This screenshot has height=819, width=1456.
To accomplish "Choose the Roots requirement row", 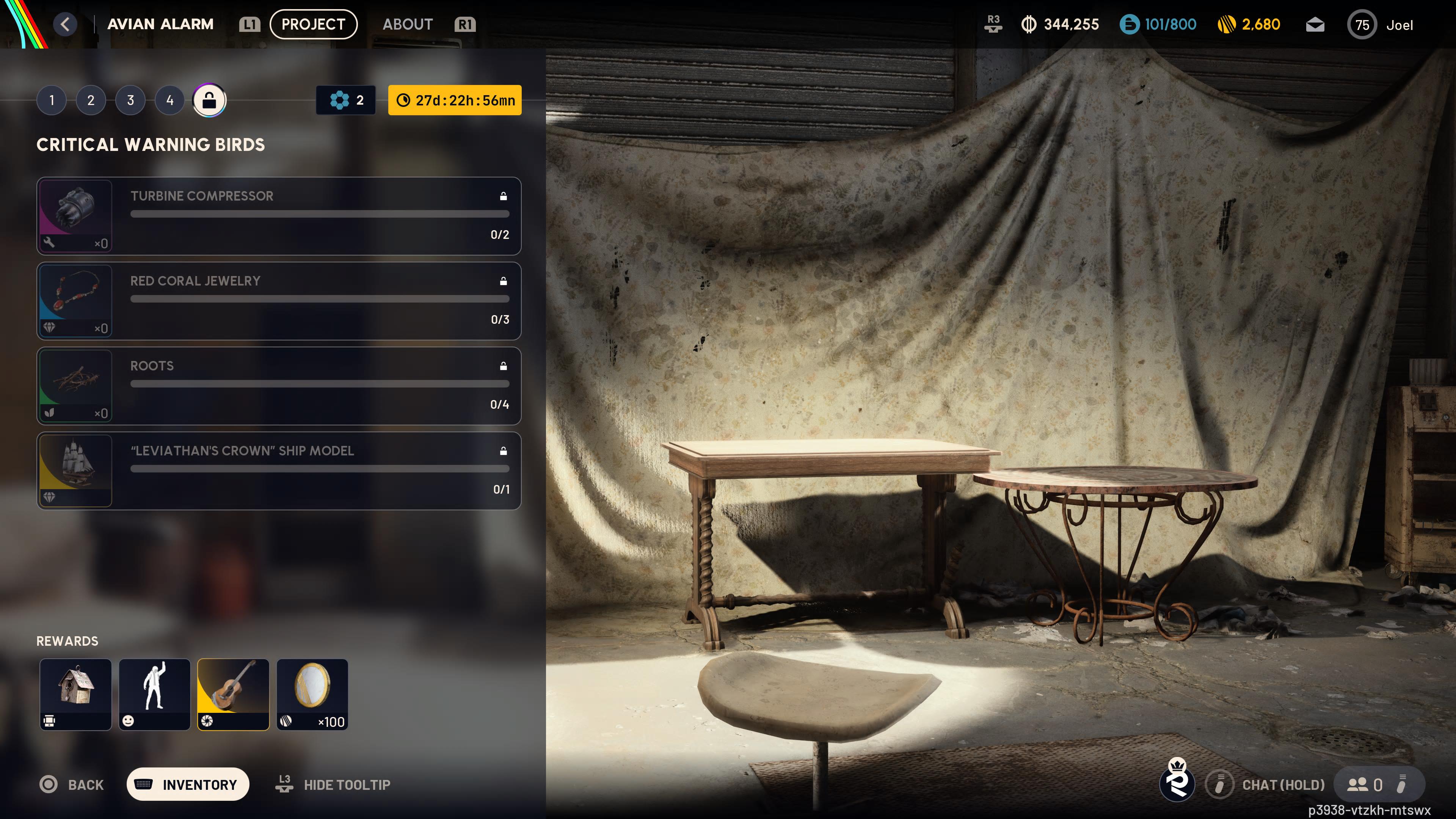I will (279, 386).
